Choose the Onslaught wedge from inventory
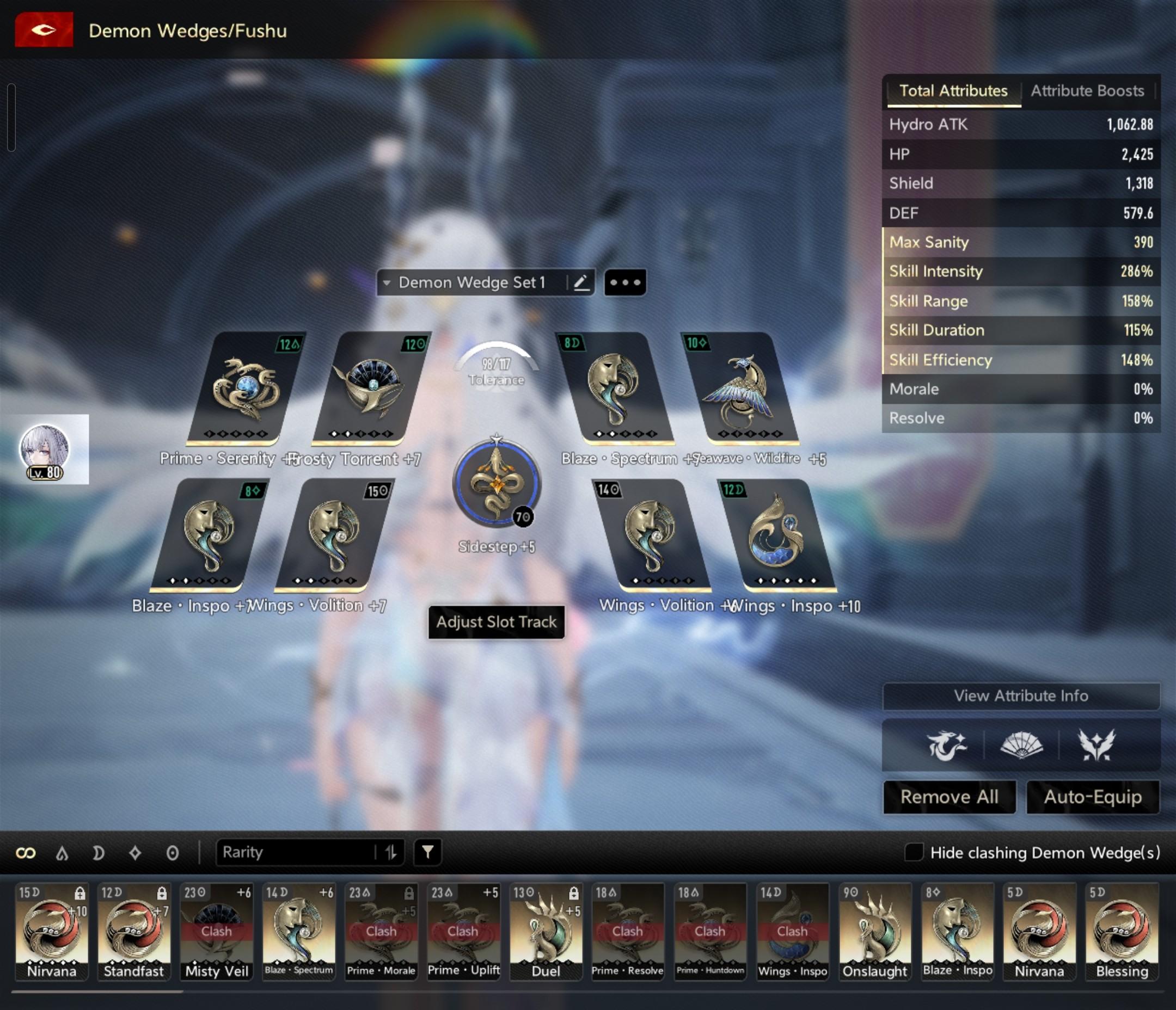This screenshot has height=1010, width=1176. 874,931
